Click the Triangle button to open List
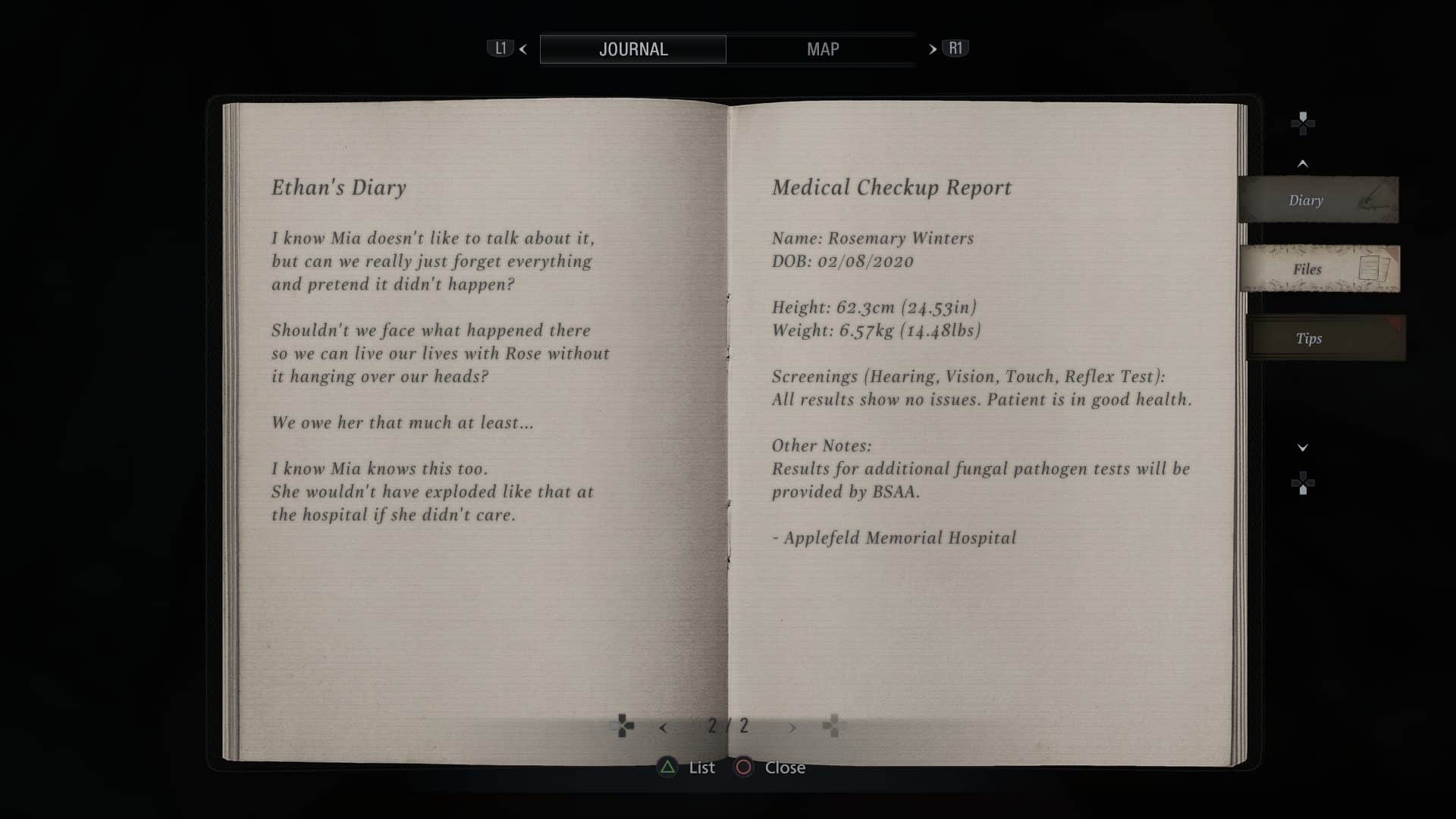 click(667, 767)
